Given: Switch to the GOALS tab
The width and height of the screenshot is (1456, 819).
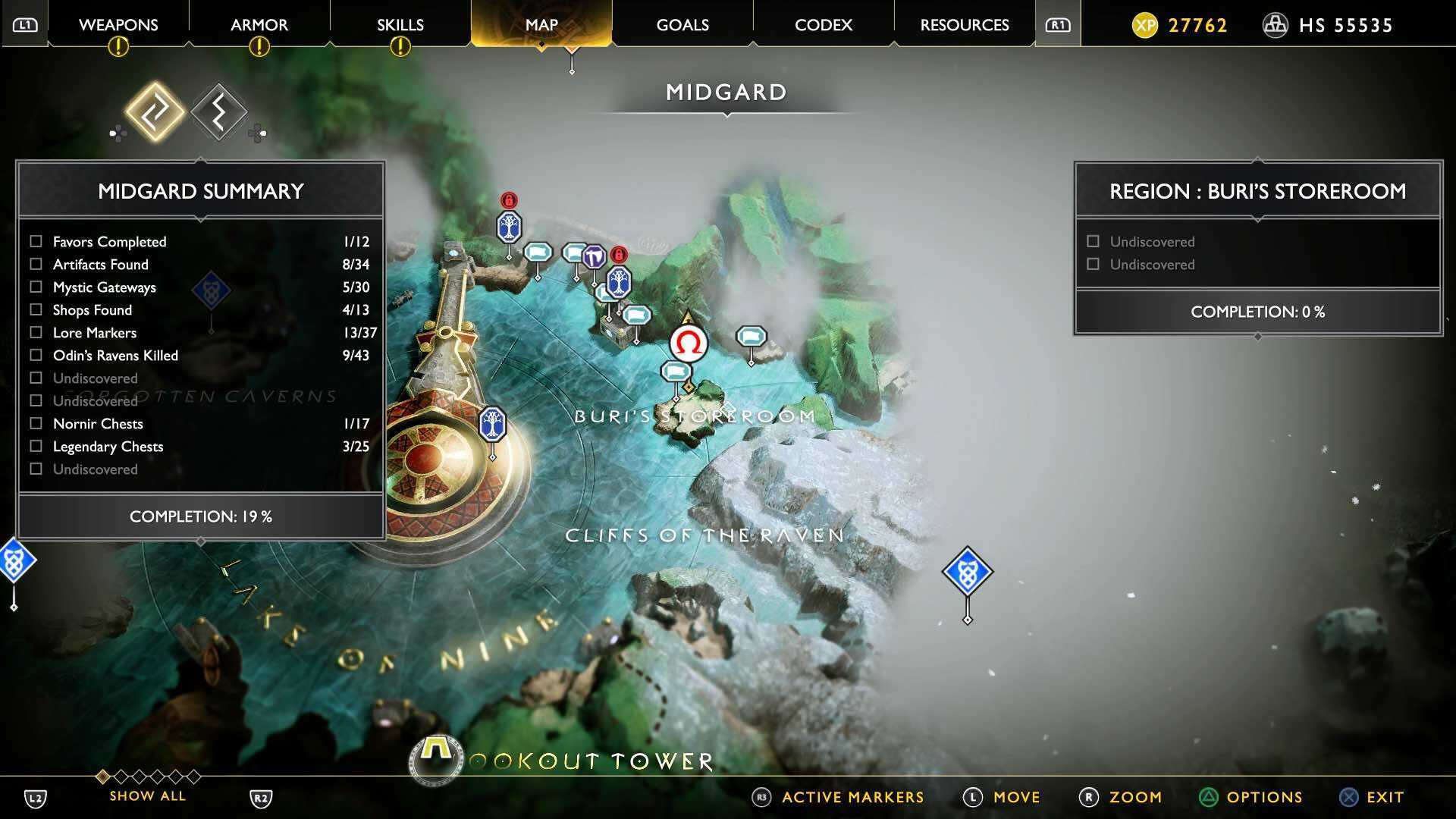Looking at the screenshot, I should coord(681,24).
